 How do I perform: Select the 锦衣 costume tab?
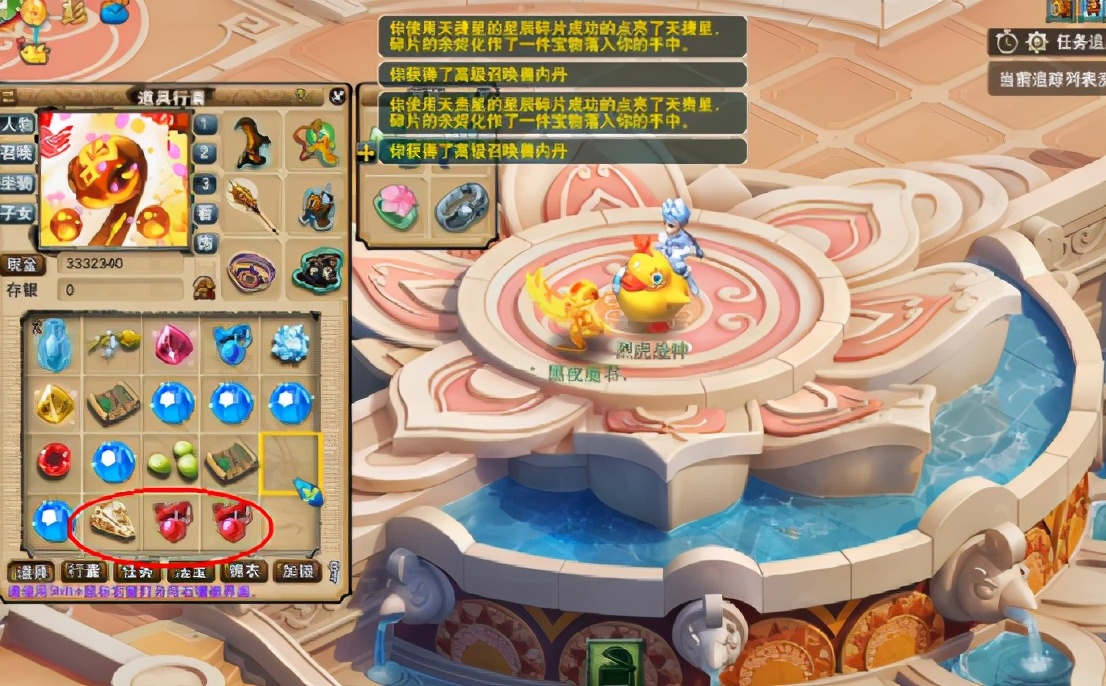pos(242,572)
